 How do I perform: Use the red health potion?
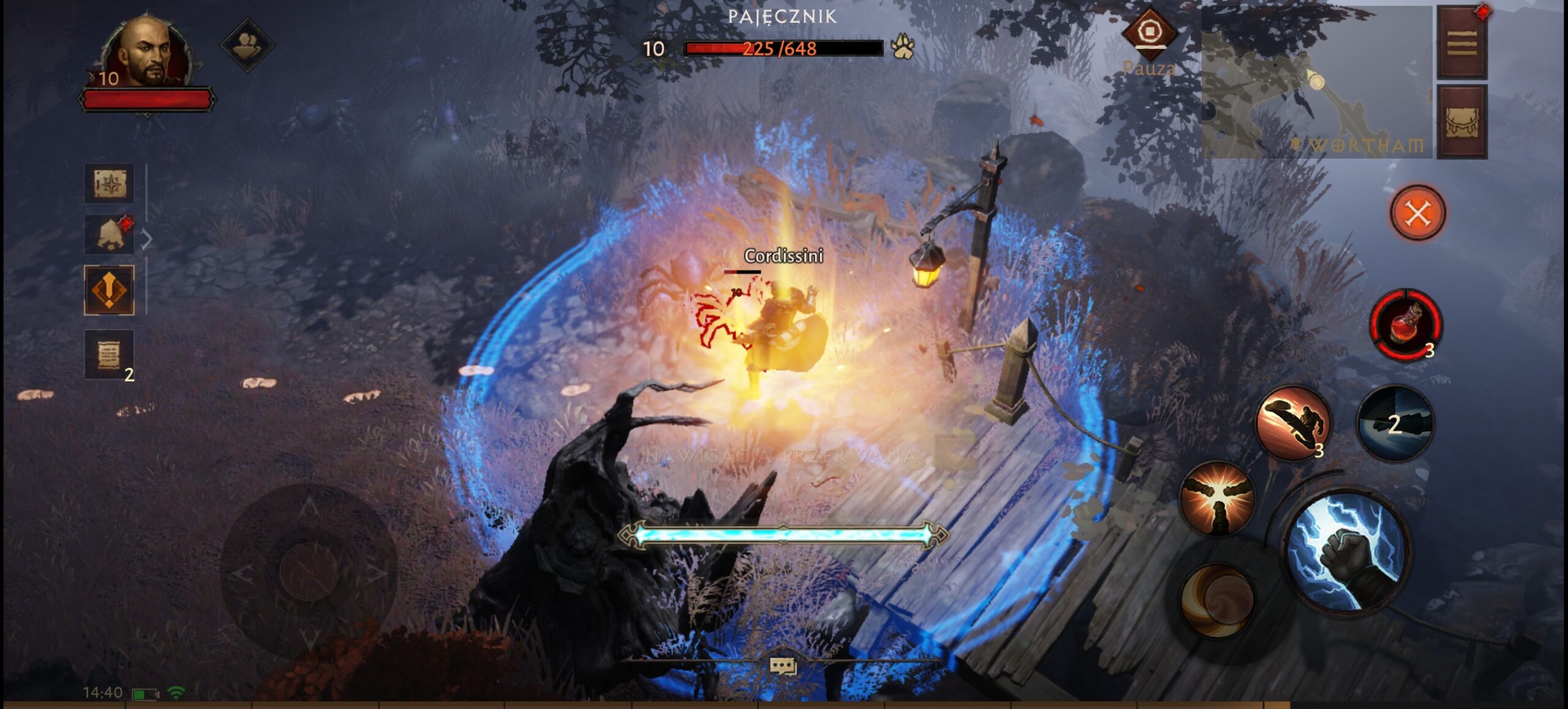click(1406, 324)
